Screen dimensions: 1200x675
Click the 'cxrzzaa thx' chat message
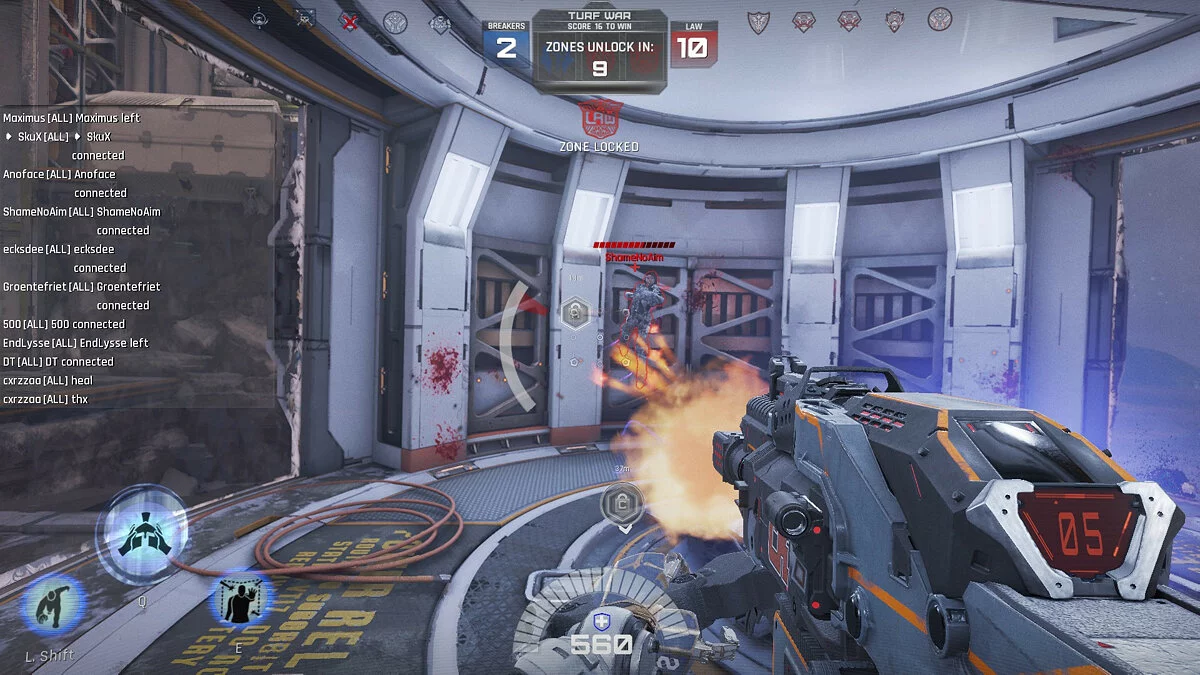click(46, 399)
